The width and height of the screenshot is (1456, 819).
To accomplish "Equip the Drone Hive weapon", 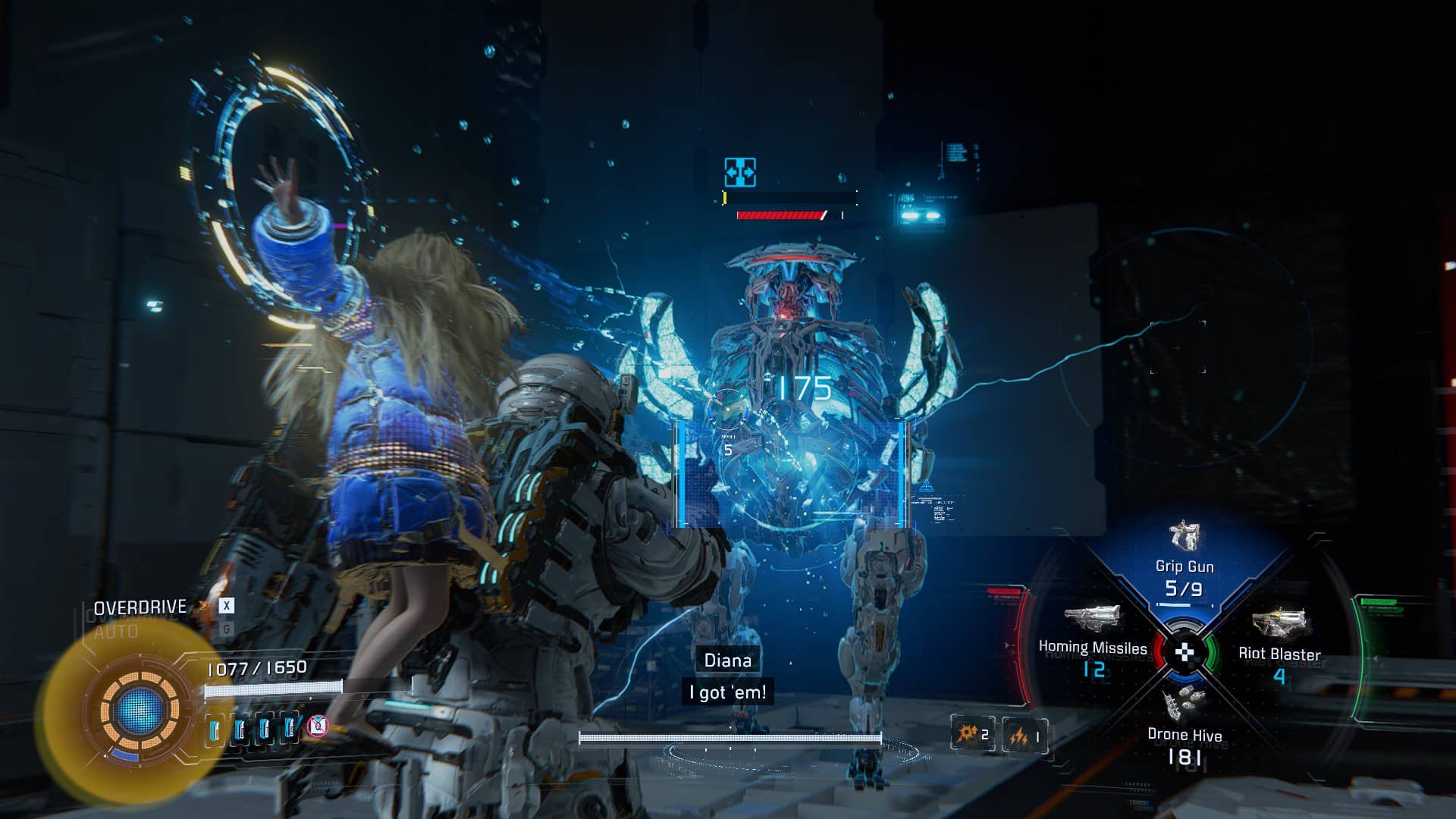I will 1185,720.
